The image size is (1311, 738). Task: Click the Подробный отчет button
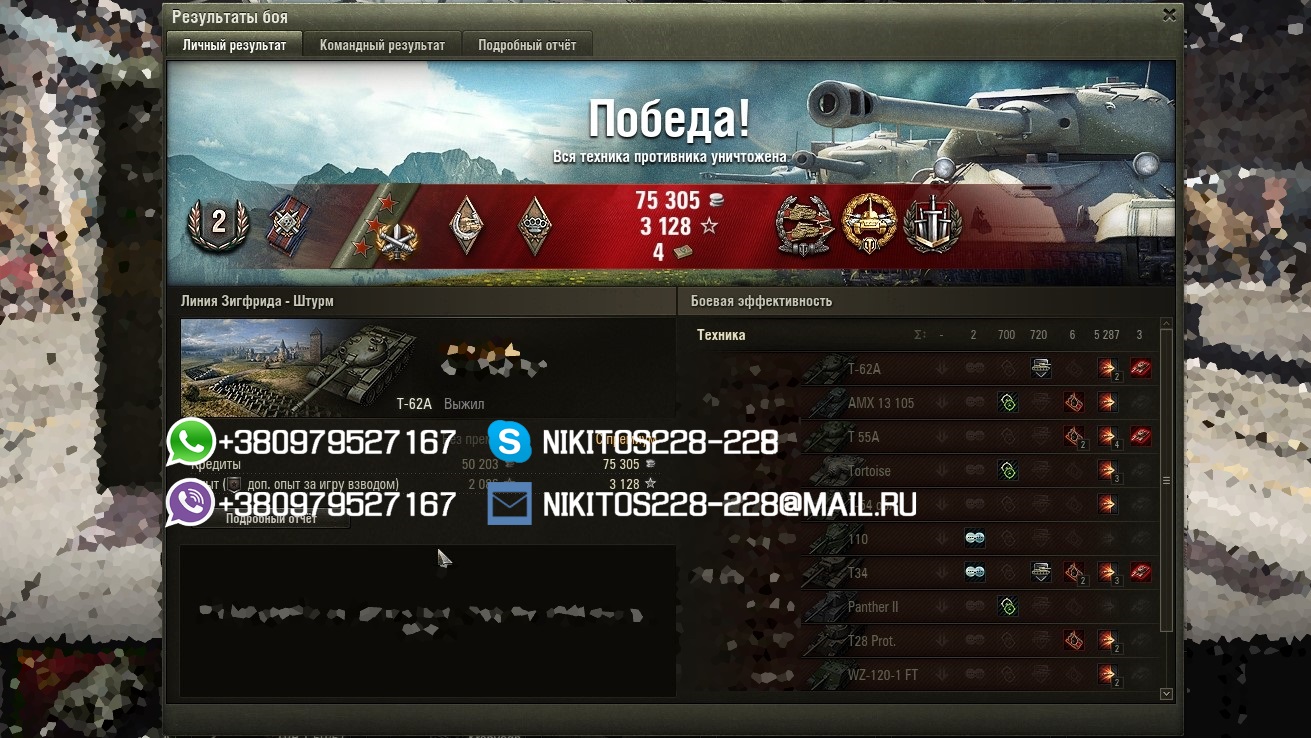click(271, 519)
